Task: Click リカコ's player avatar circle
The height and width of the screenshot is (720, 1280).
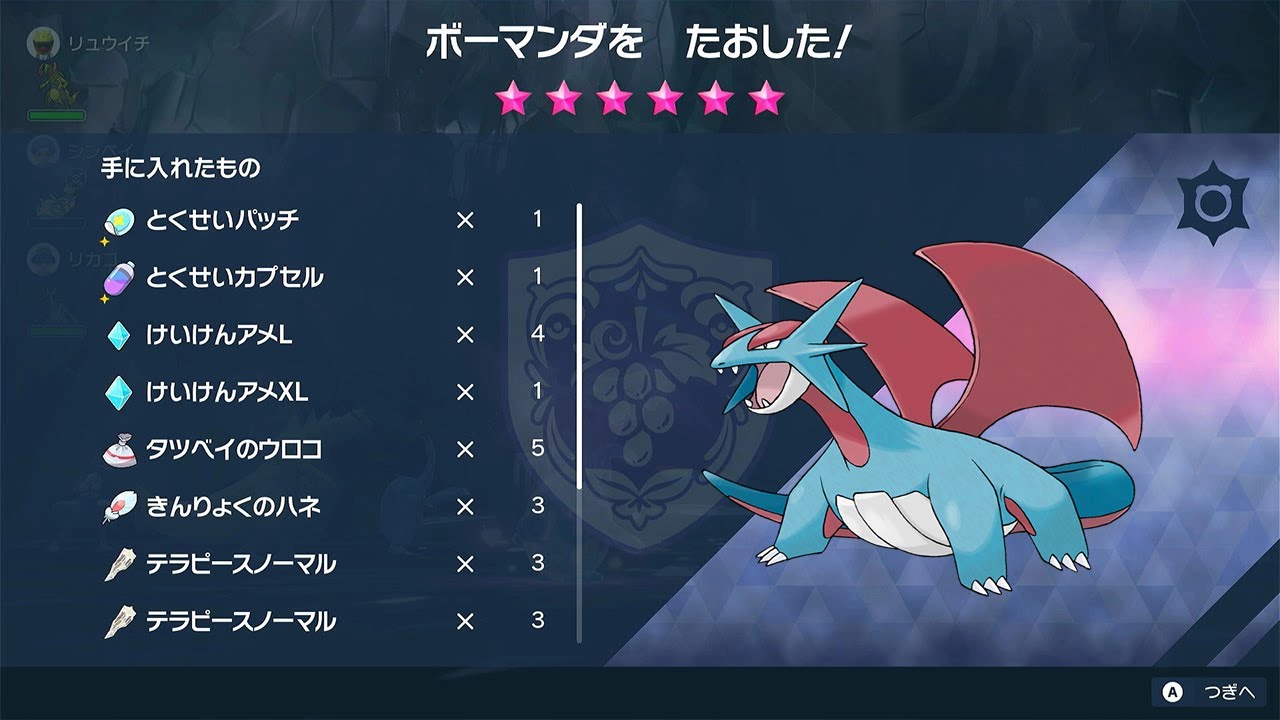Action: tap(42, 260)
